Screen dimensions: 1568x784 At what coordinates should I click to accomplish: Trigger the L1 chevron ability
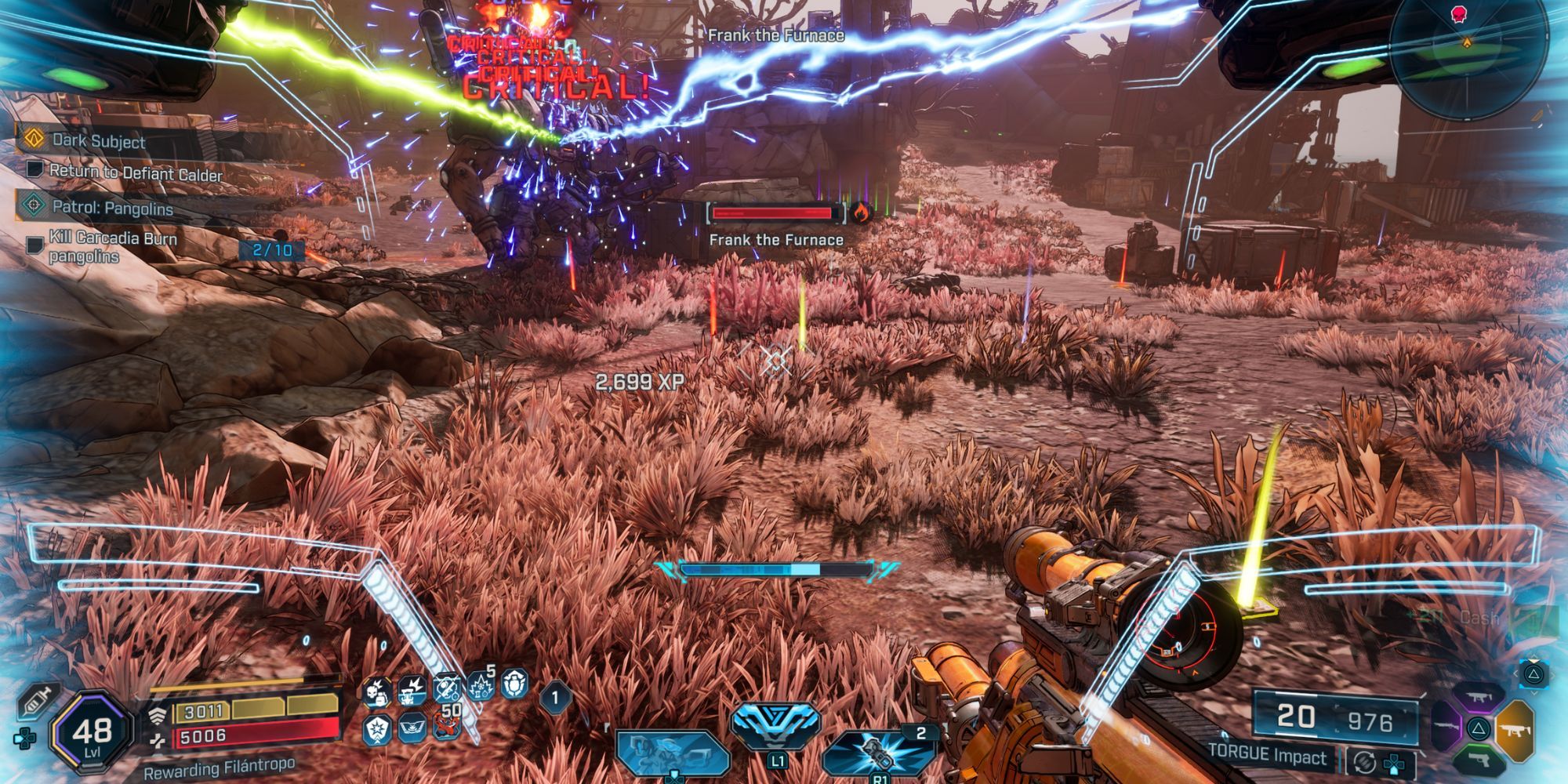pos(775,728)
